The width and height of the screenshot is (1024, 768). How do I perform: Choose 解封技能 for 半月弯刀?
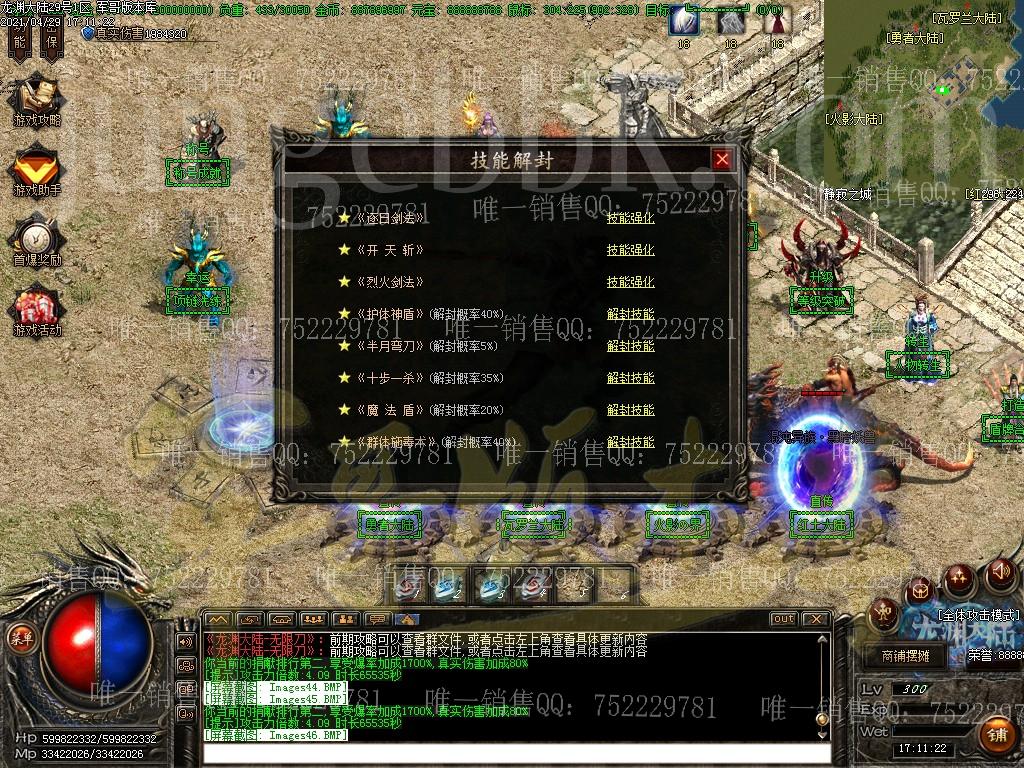click(630, 346)
